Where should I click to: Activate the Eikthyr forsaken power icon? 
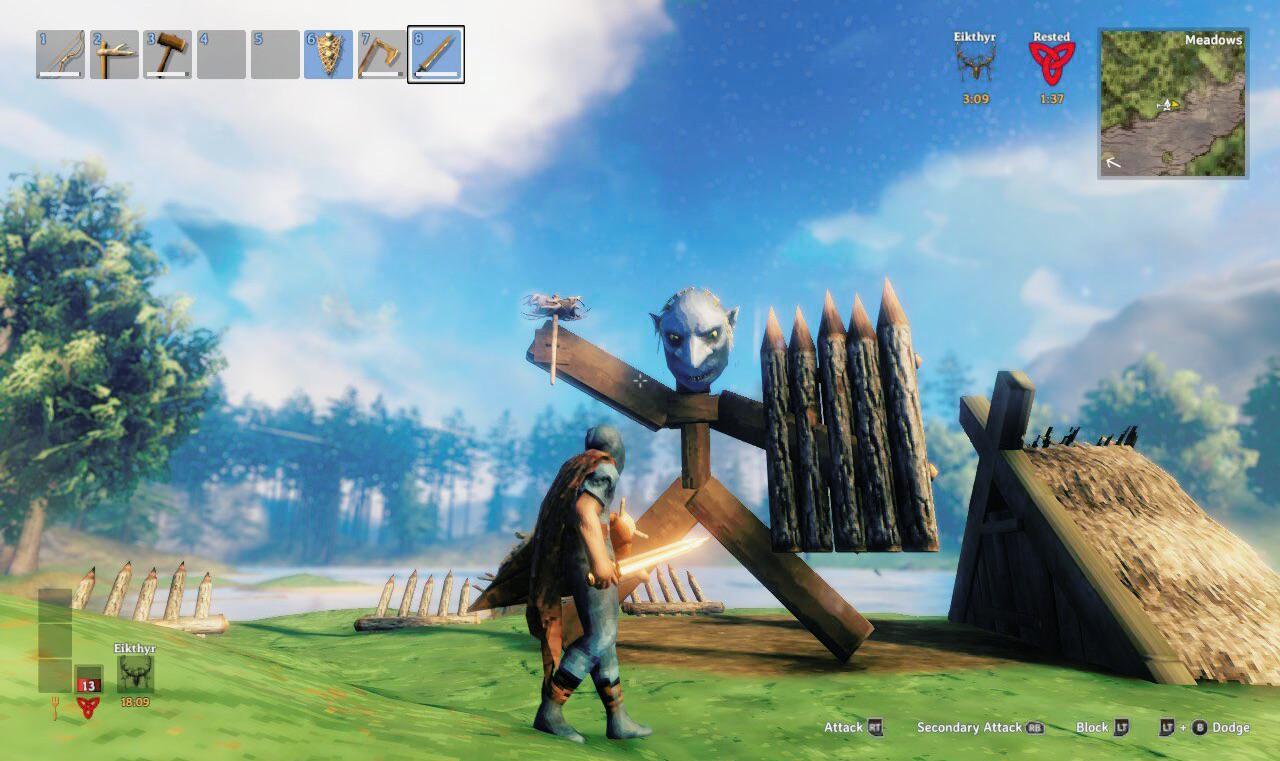click(x=135, y=674)
